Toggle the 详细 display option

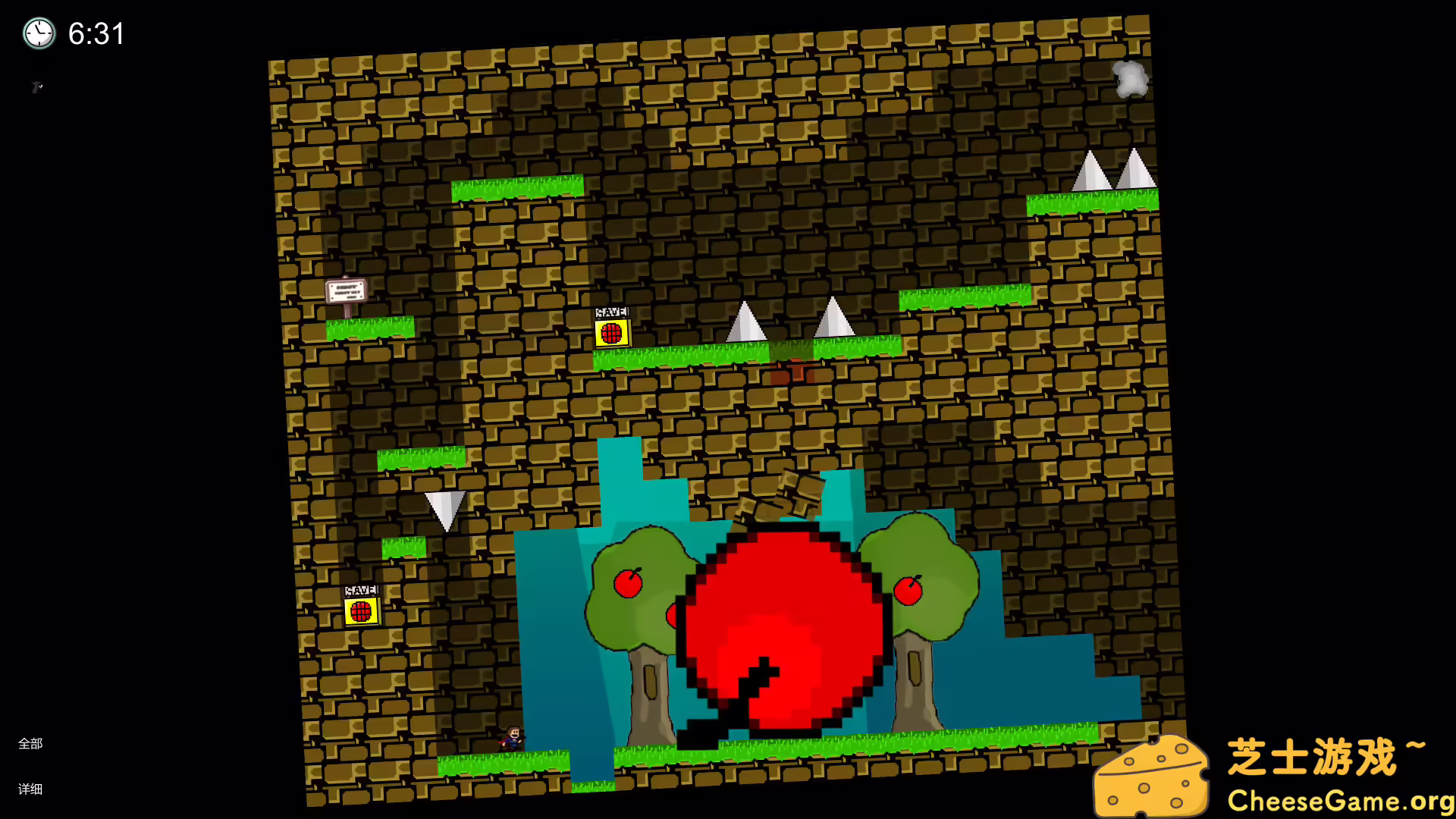[31, 789]
